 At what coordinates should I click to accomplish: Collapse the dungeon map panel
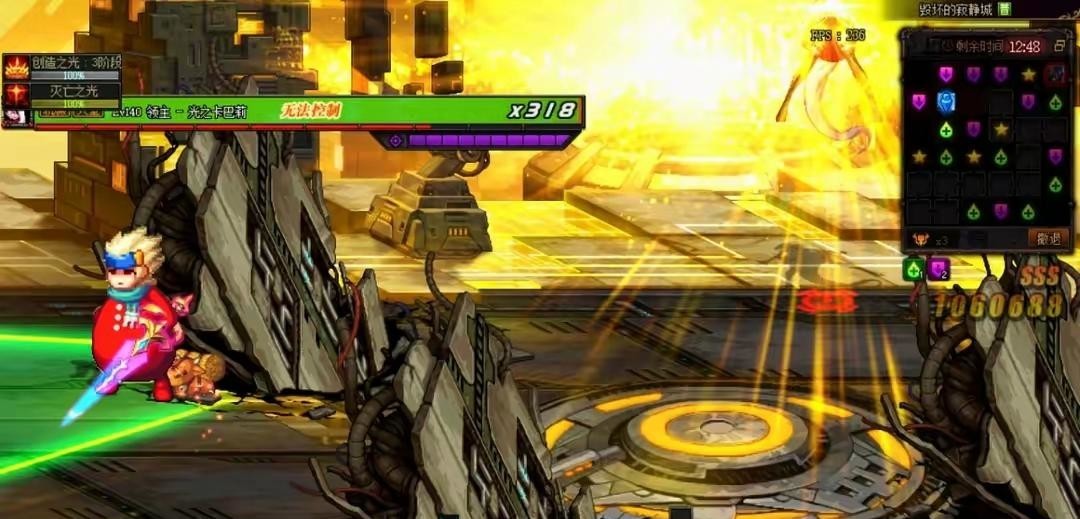click(x=1059, y=46)
